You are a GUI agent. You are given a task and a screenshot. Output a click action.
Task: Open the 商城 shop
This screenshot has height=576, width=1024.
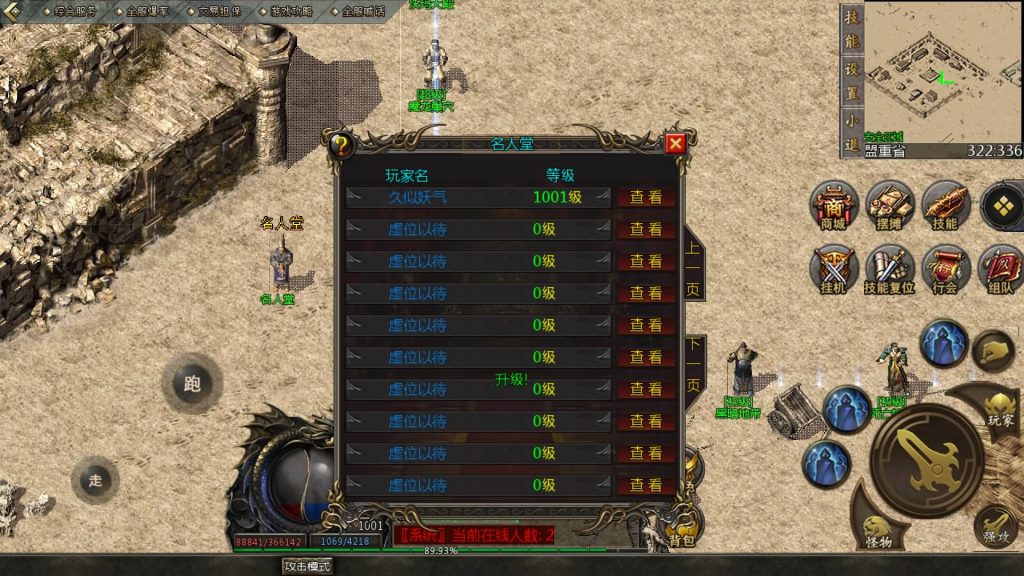point(834,203)
